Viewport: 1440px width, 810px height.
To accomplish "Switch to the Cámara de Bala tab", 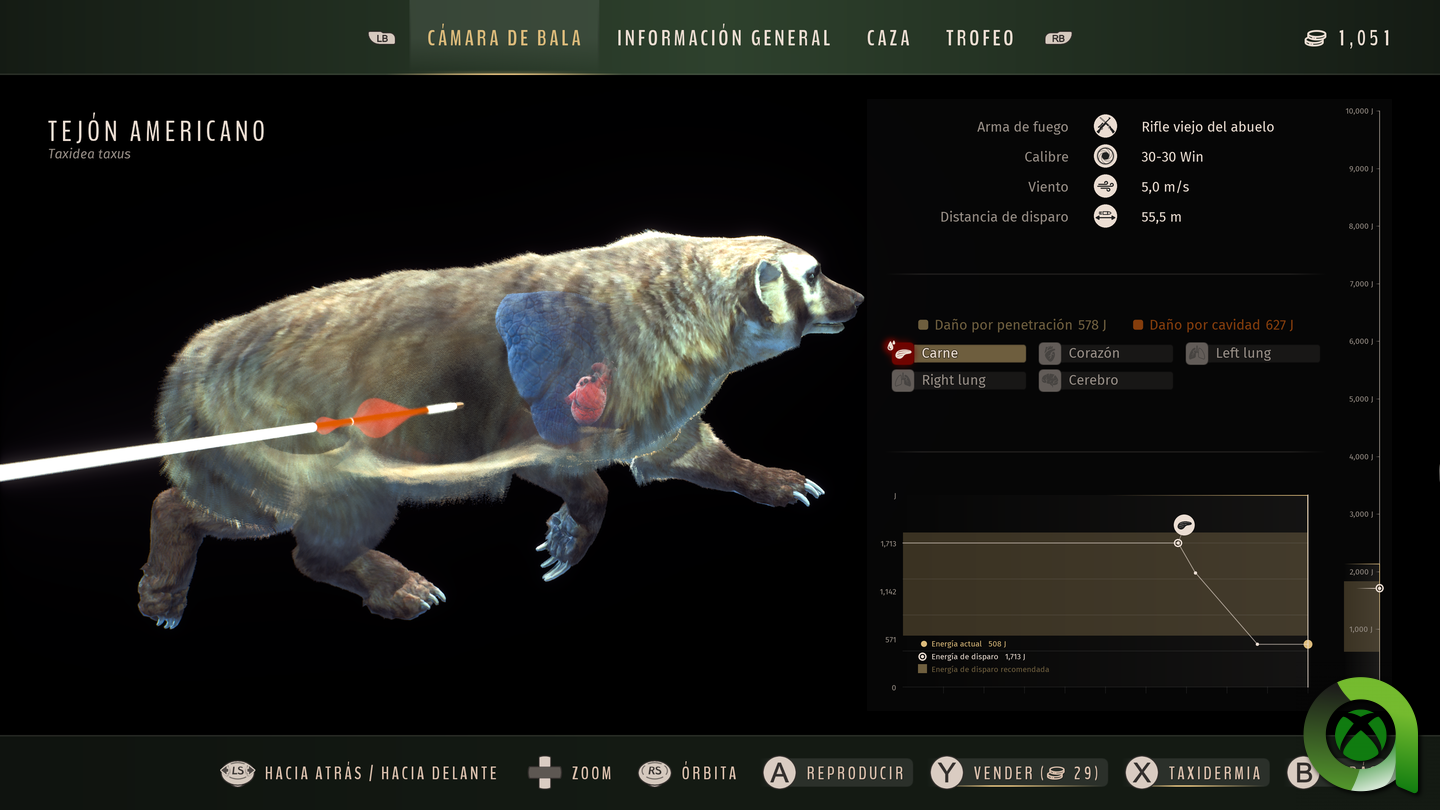I will tap(504, 38).
